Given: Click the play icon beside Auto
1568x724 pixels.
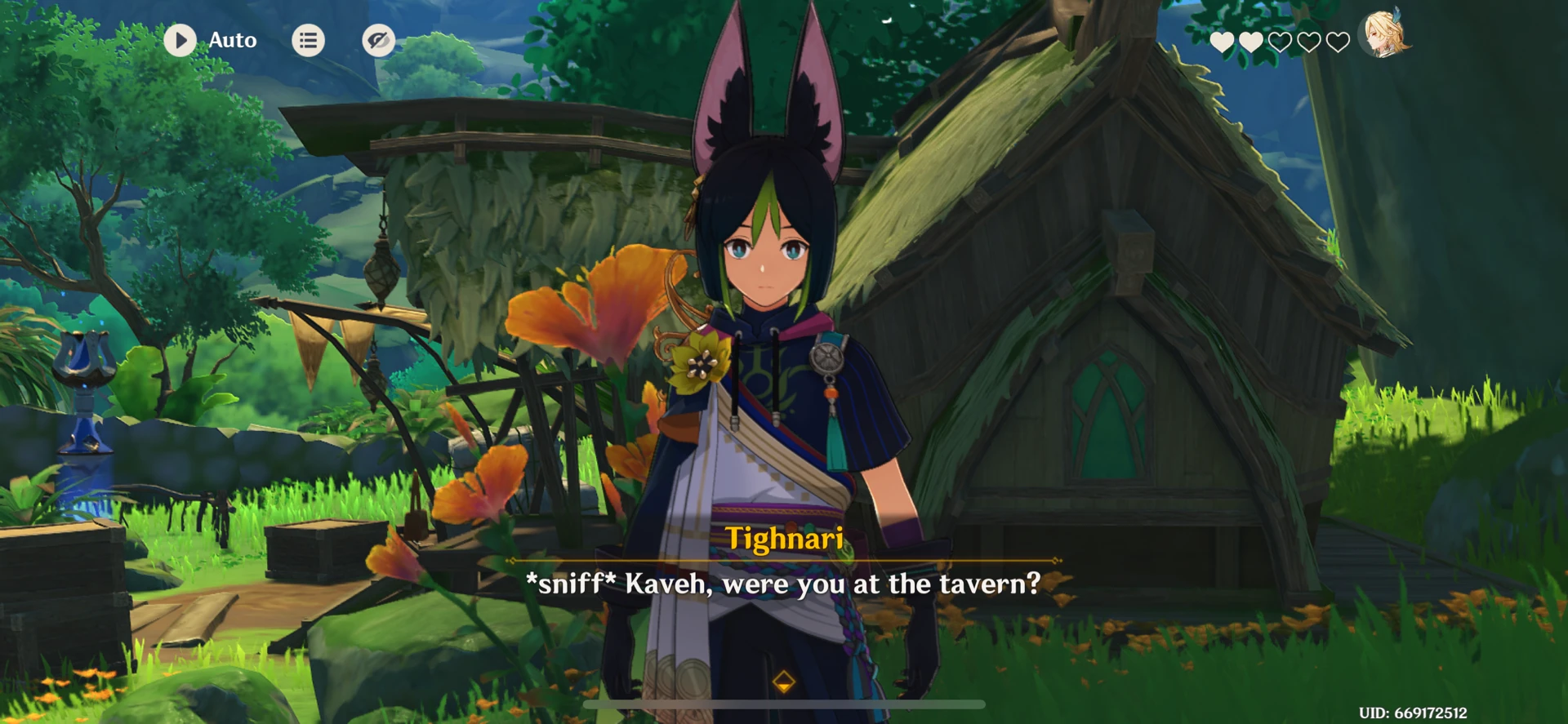Looking at the screenshot, I should point(180,40).
